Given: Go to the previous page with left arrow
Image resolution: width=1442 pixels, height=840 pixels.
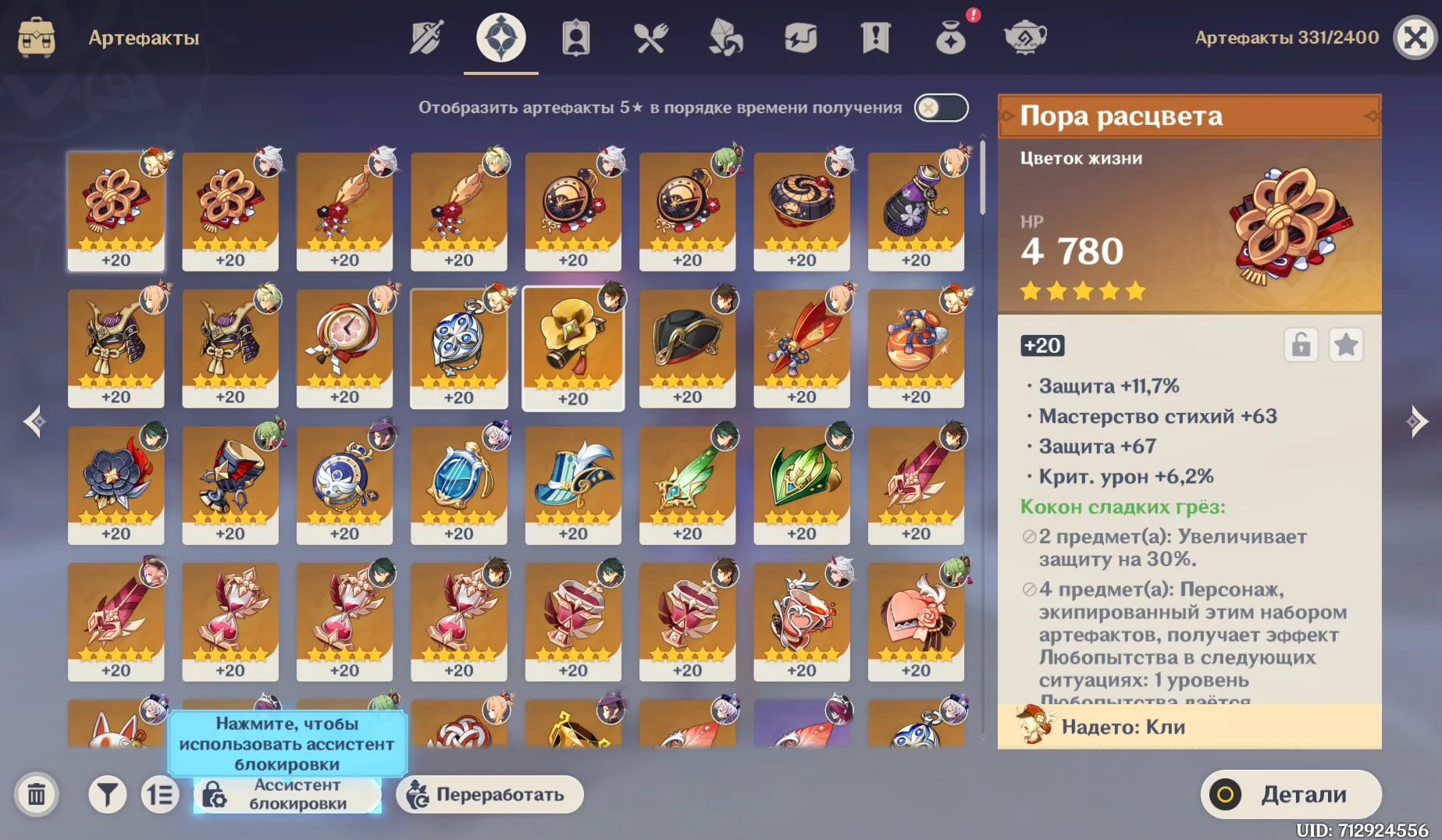Looking at the screenshot, I should pyautogui.click(x=34, y=422).
